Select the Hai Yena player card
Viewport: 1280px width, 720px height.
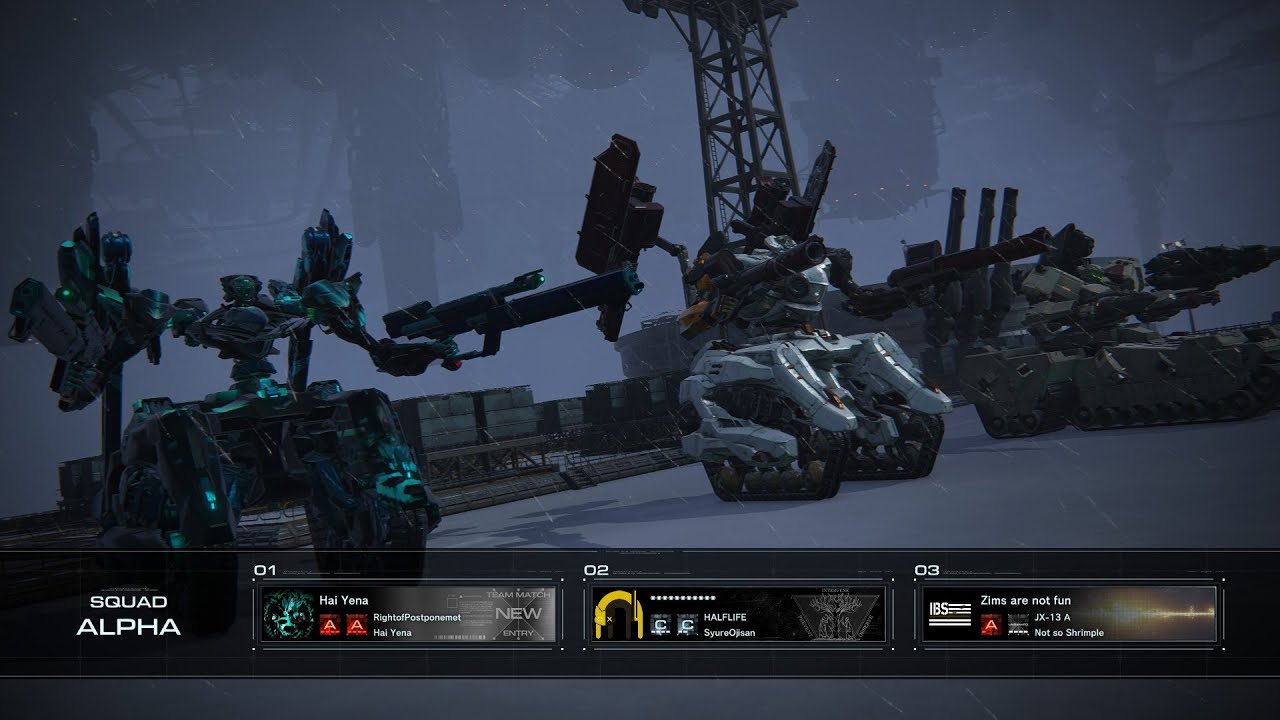click(x=408, y=614)
